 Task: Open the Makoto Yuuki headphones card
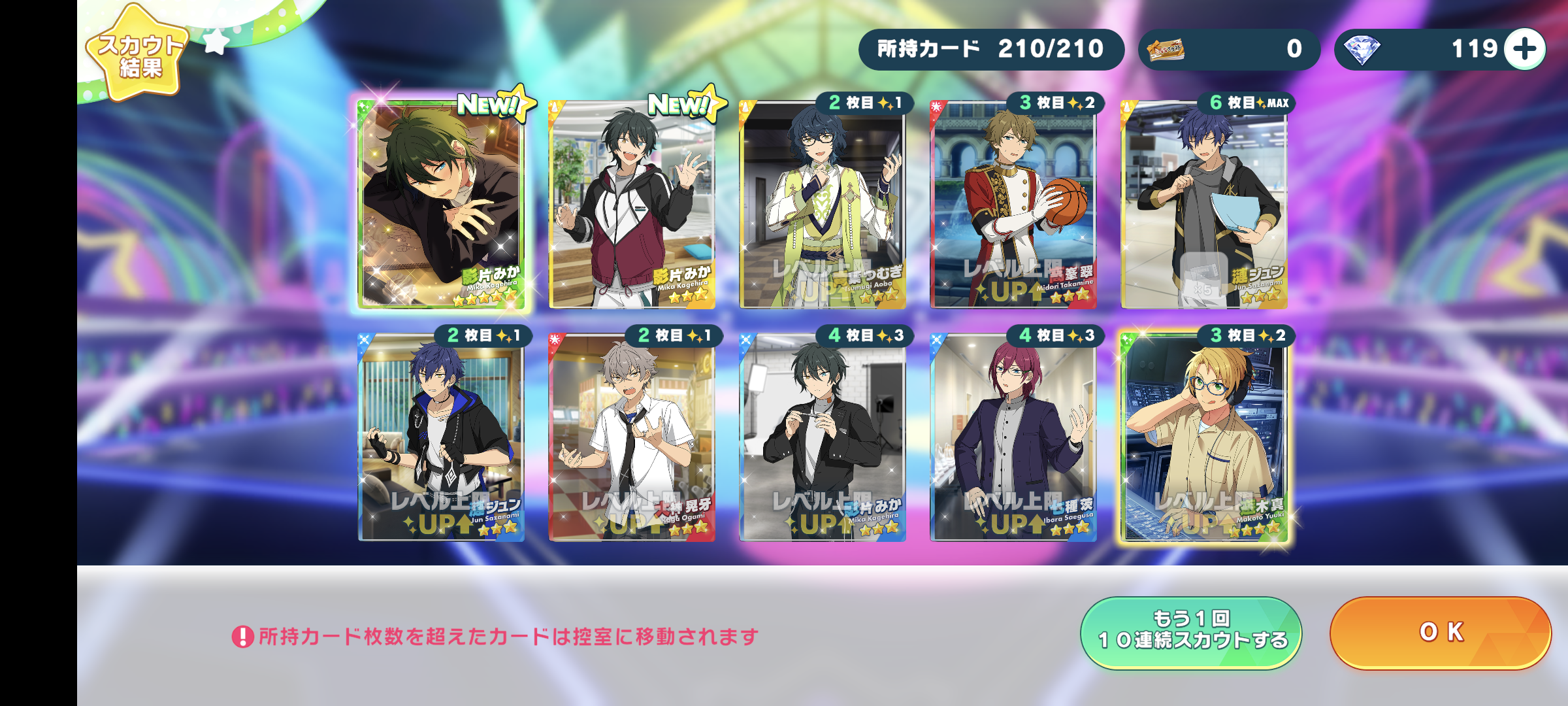pyautogui.click(x=1204, y=437)
